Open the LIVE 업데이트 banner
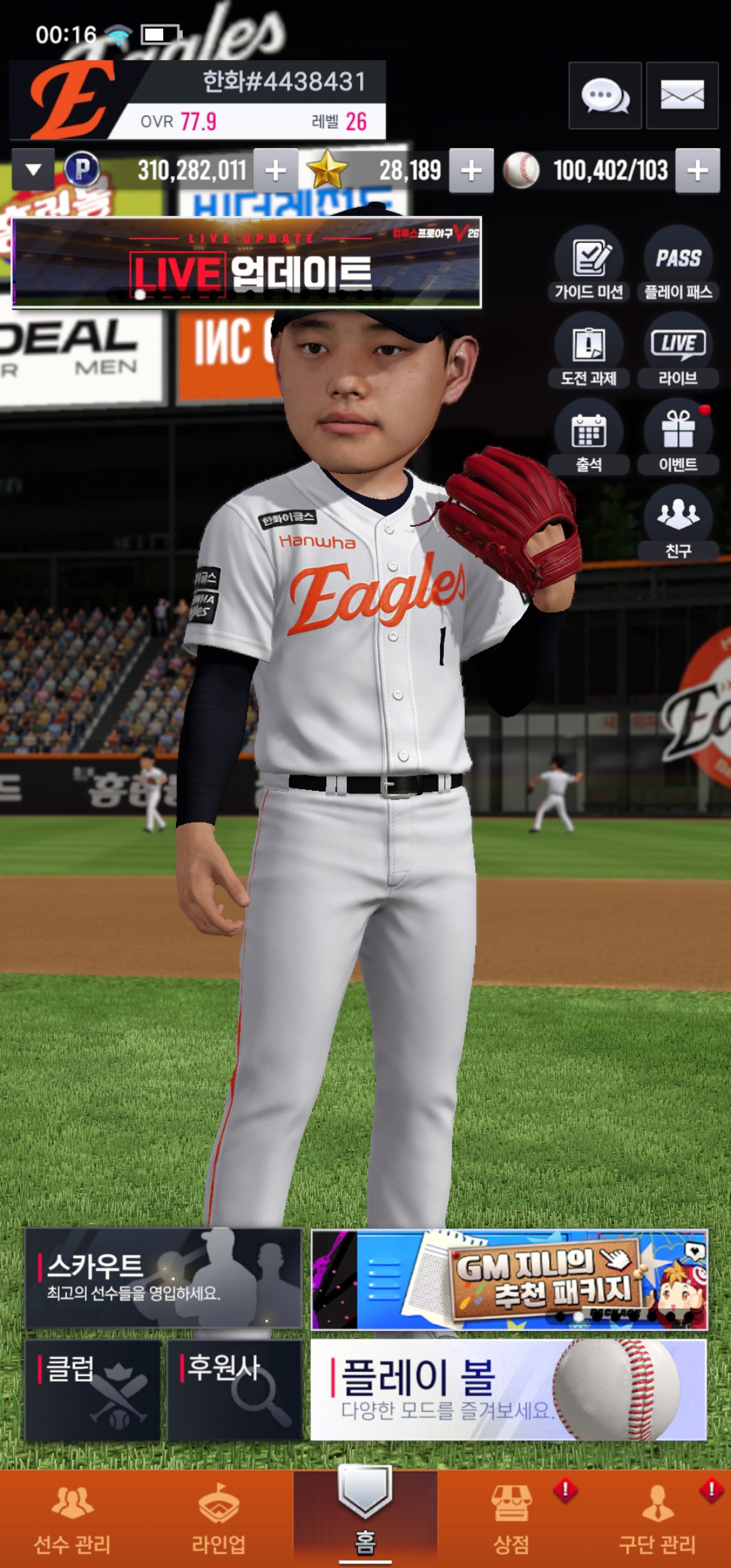Viewport: 731px width, 1568px height. [x=247, y=263]
